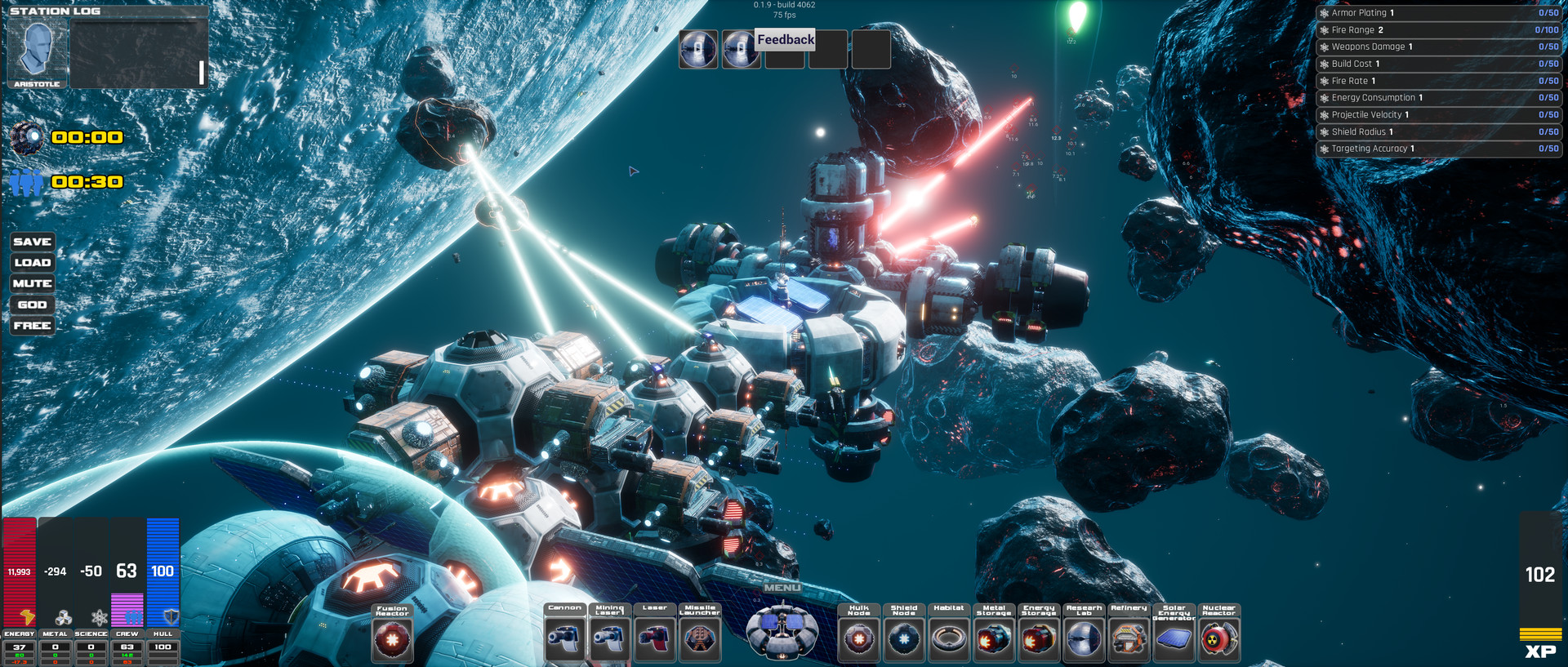Image resolution: width=1568 pixels, height=667 pixels.
Task: Expand the Armor Plating upgrade row
Action: click(1437, 12)
